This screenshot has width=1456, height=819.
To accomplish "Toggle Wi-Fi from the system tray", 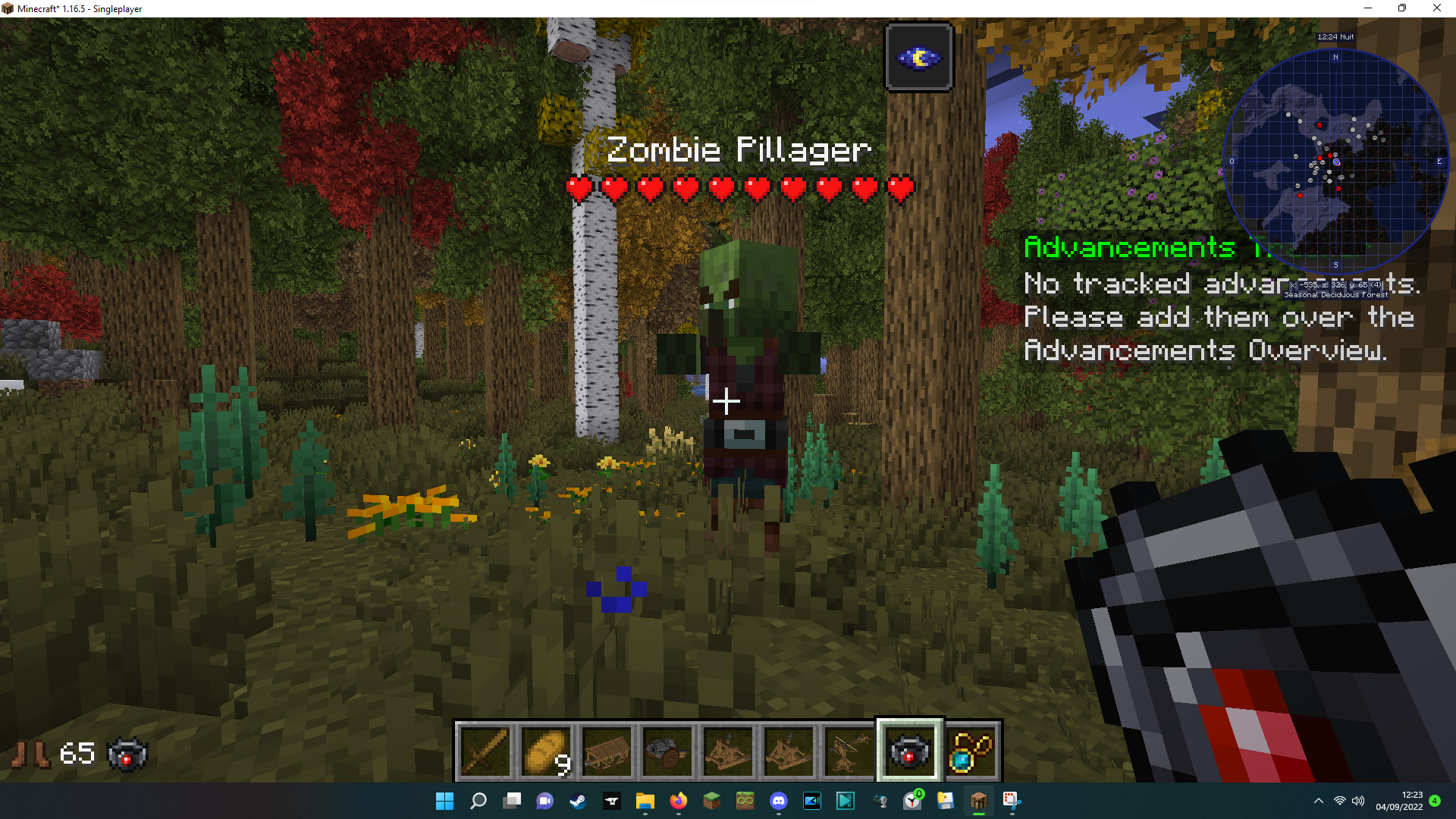I will point(1338,801).
